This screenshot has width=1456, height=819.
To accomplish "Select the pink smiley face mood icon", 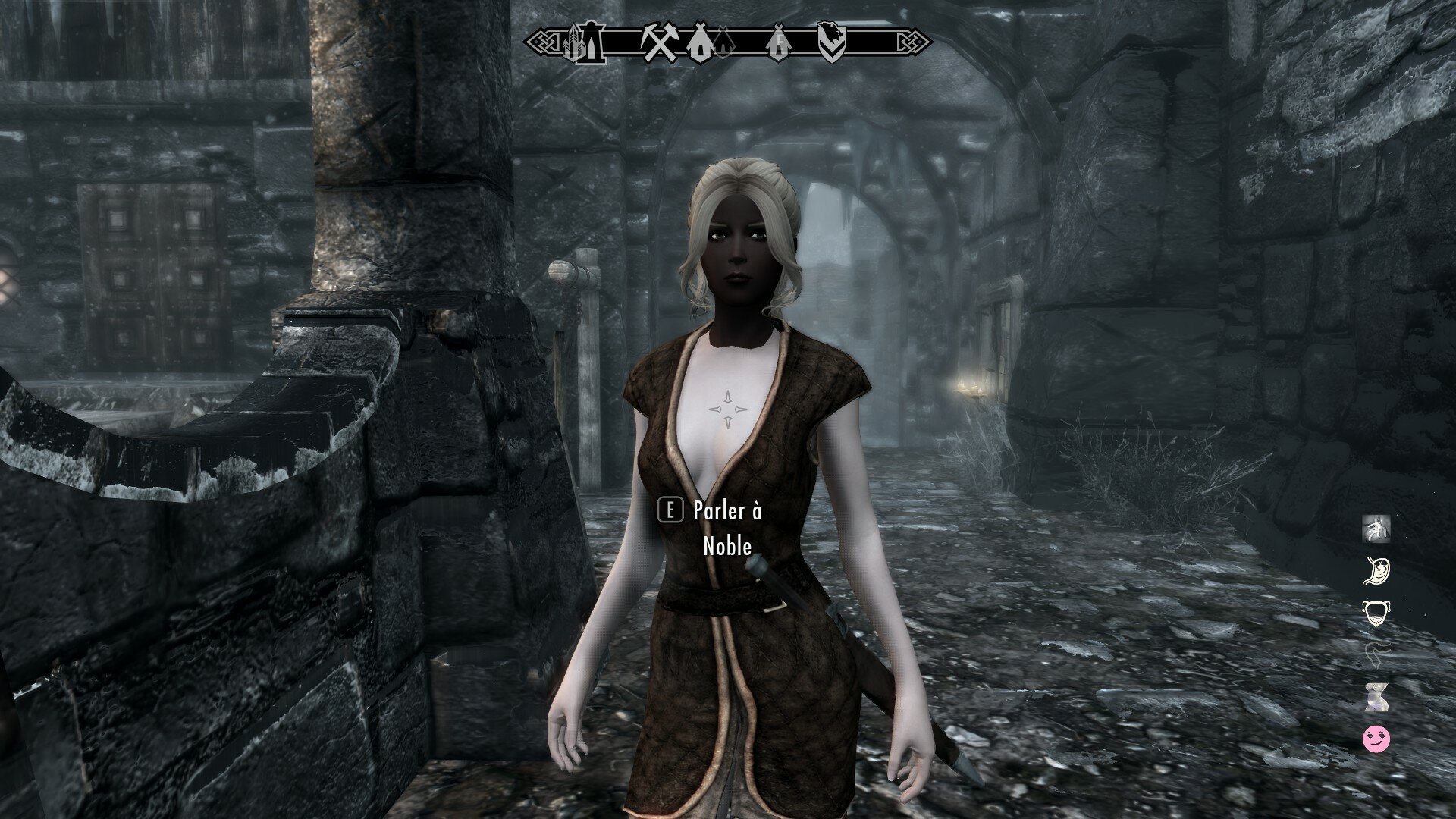I will (1375, 739).
